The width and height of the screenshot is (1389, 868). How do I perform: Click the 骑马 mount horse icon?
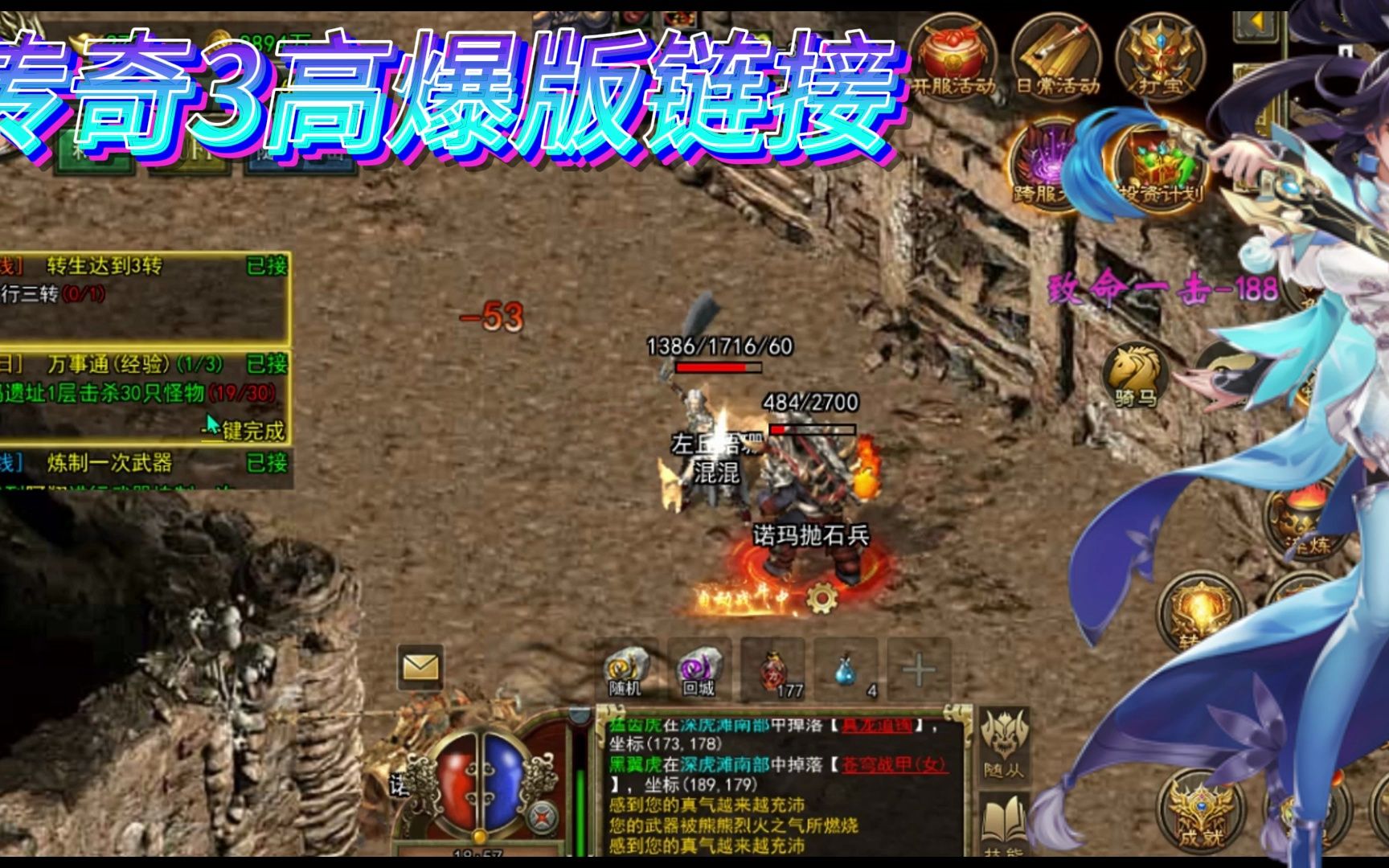pyautogui.click(x=1136, y=372)
